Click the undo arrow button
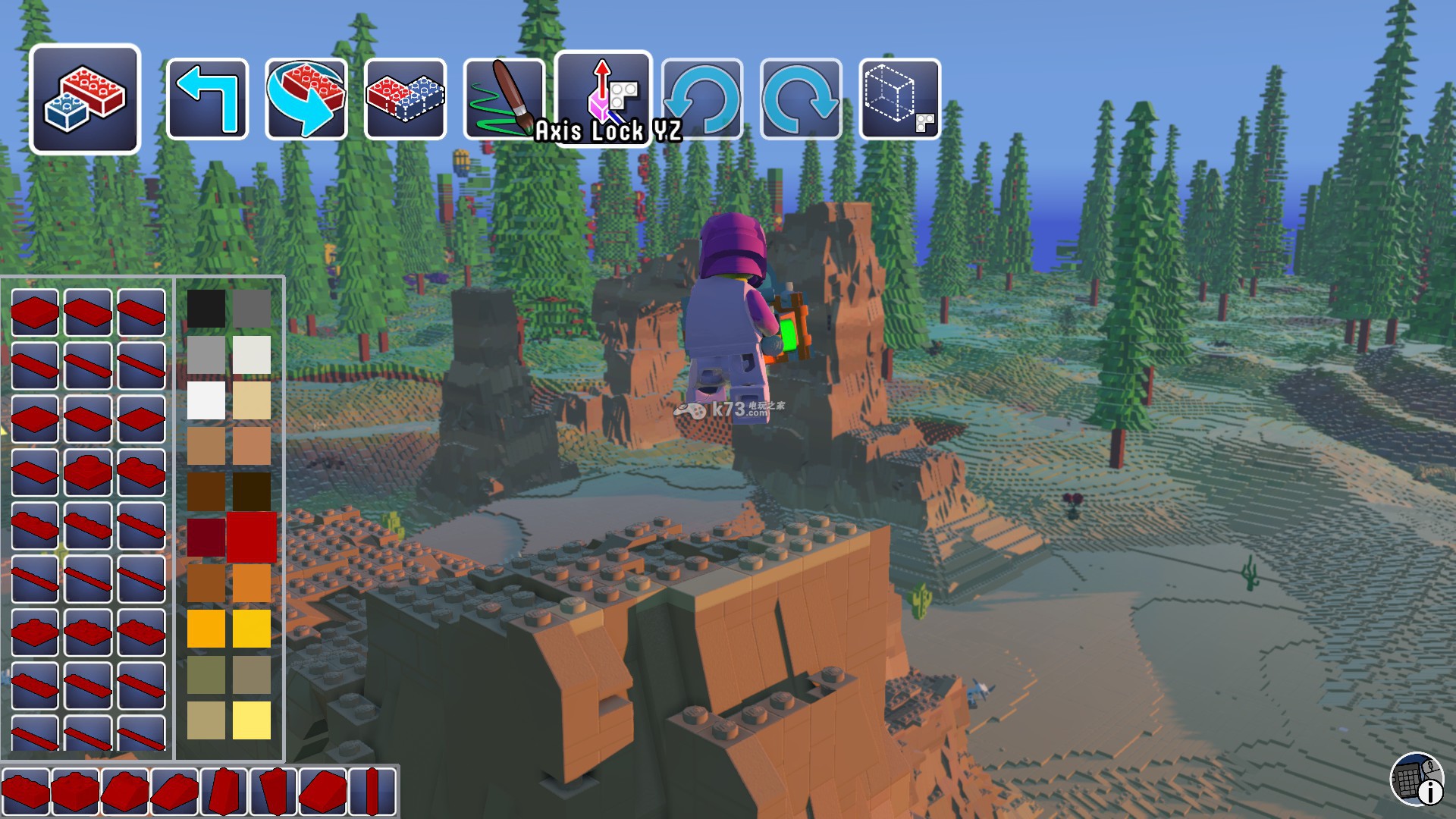Viewport: 1456px width, 819px height. coord(702,99)
